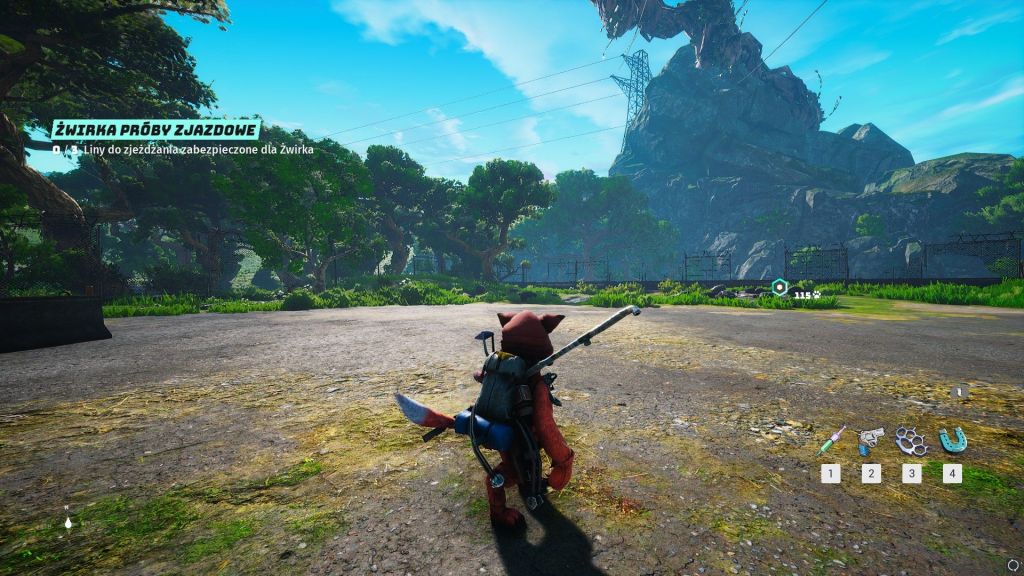Select the syringe item in quick slot 1
Image resolution: width=1024 pixels, height=576 pixels.
pyautogui.click(x=831, y=440)
